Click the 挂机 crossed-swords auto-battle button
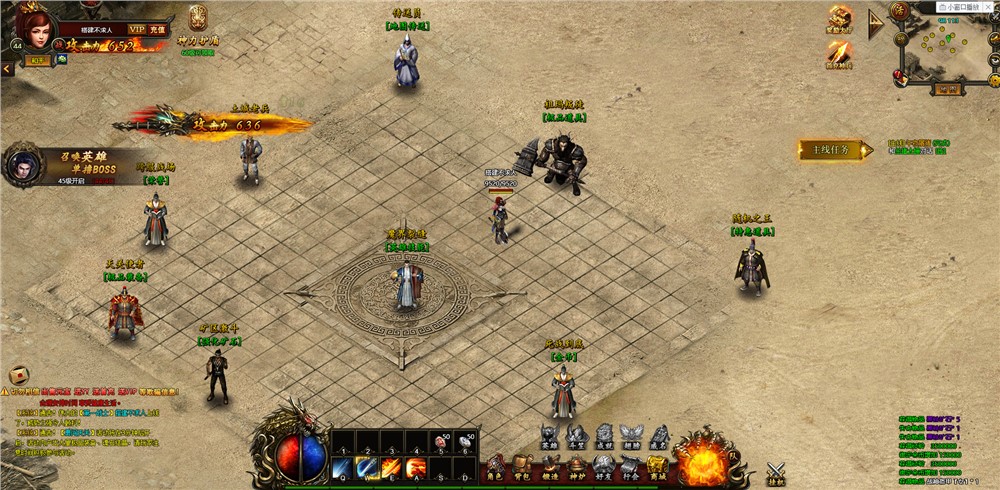The height and width of the screenshot is (490, 1000). pyautogui.click(x=776, y=472)
